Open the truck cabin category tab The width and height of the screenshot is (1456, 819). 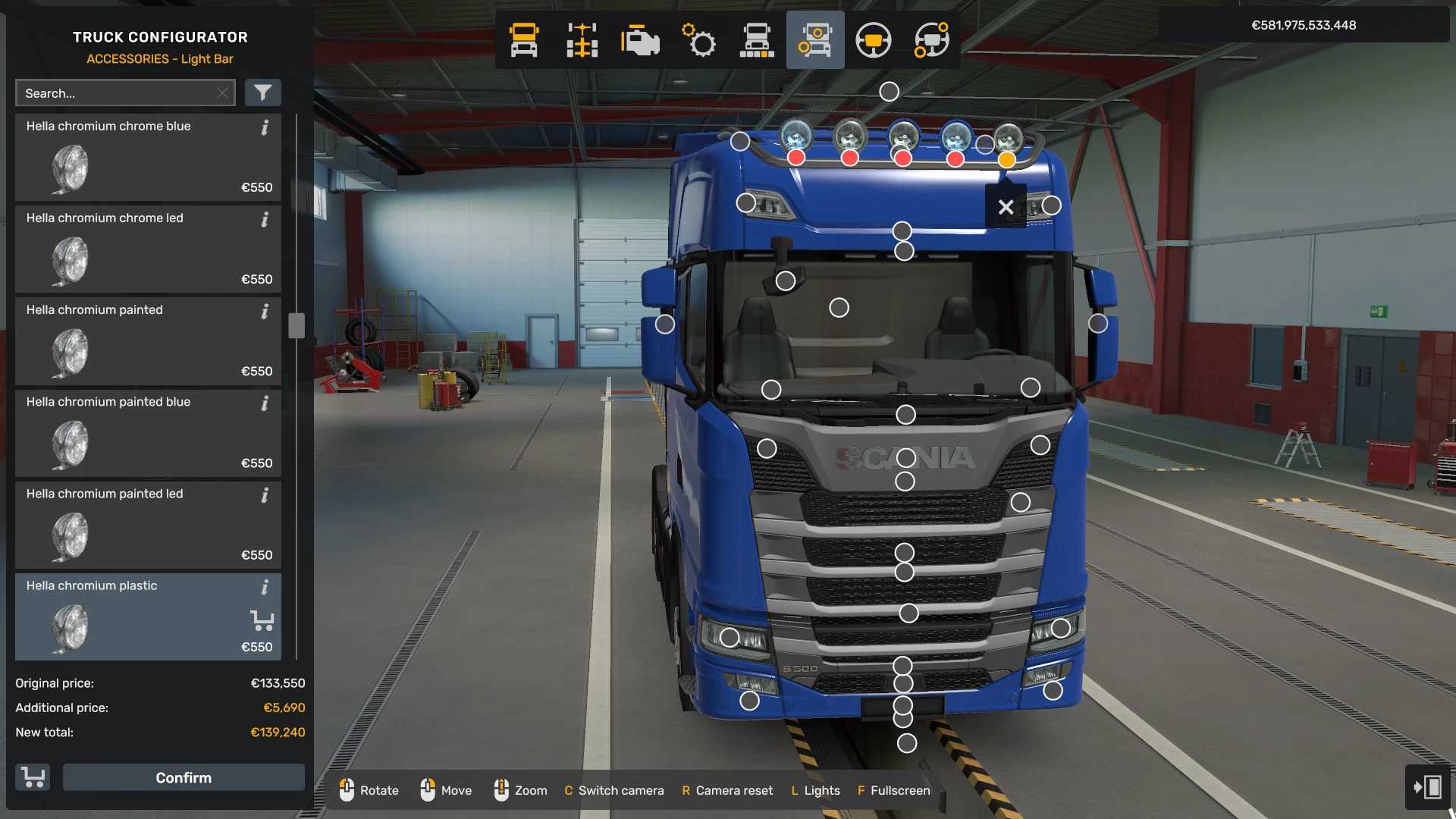523,40
